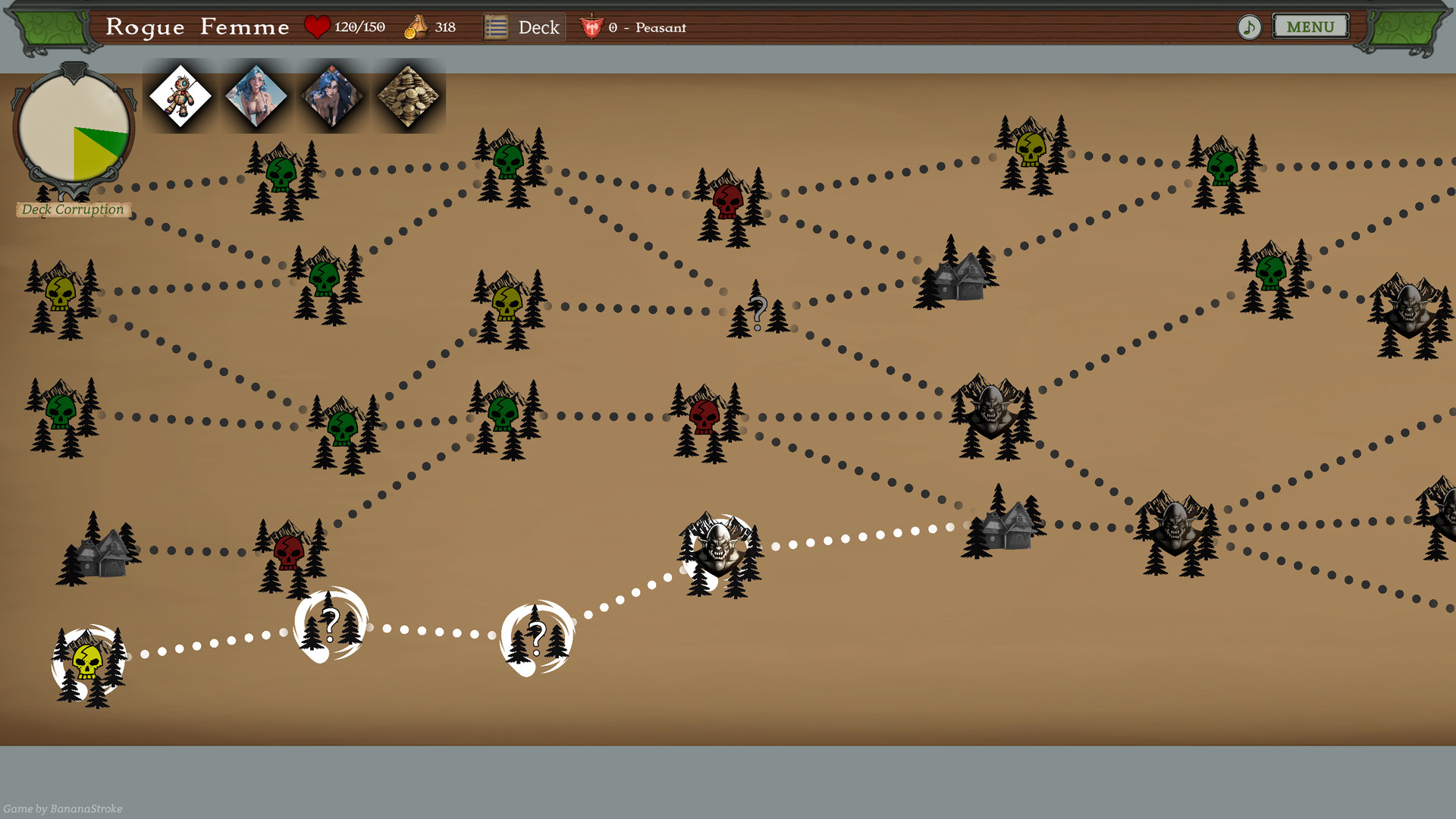This screenshot has width=1456, height=819.
Task: Open the MENU button
Action: point(1310,27)
